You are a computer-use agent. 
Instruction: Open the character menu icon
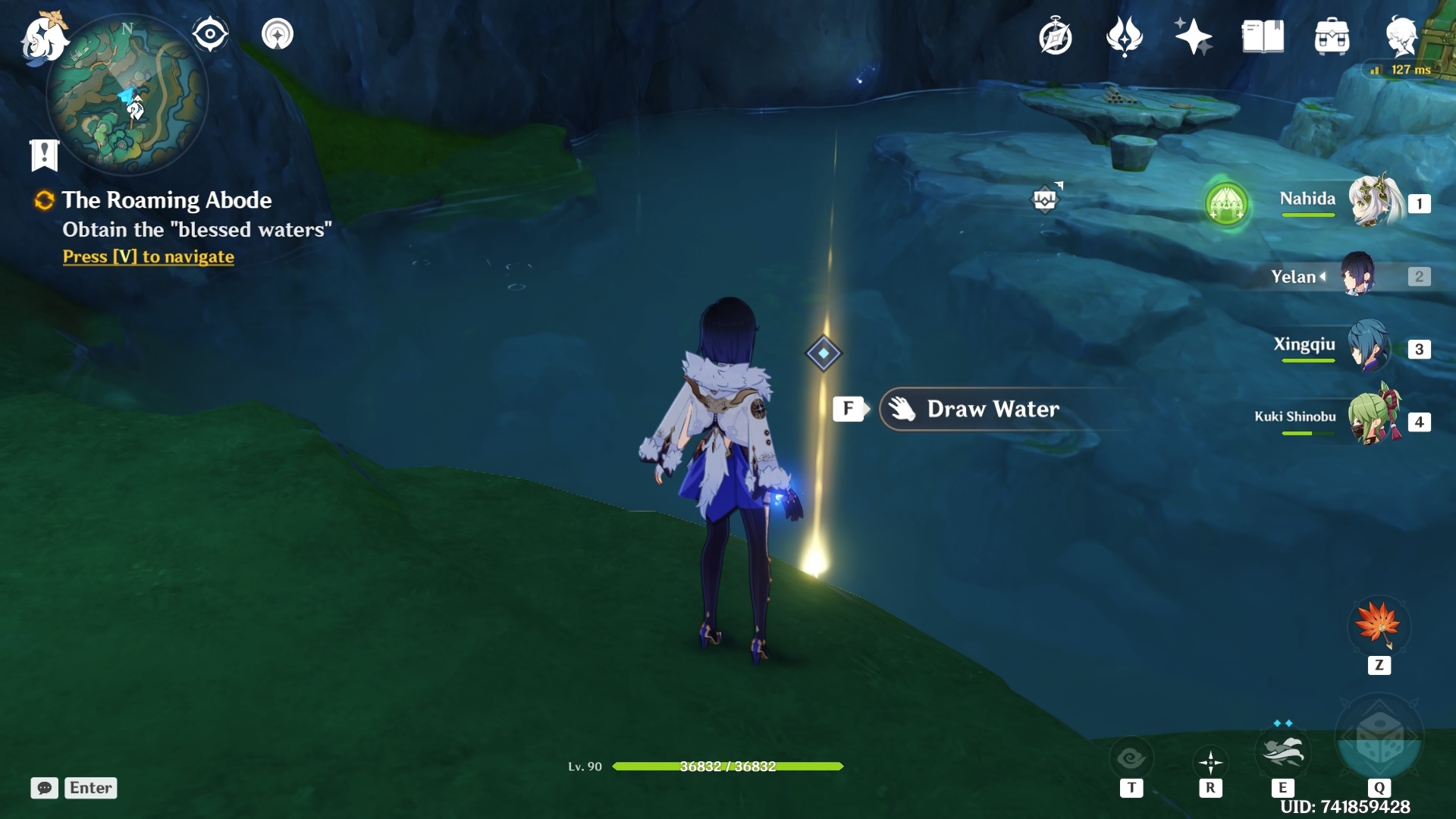pyautogui.click(x=1401, y=36)
